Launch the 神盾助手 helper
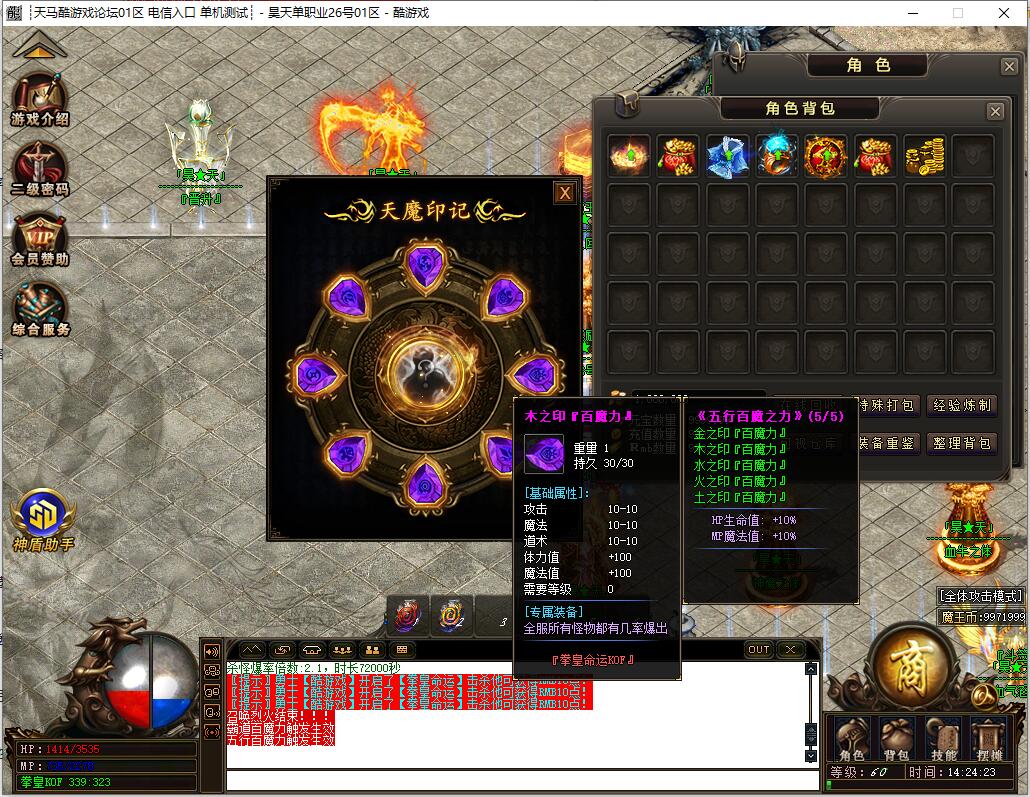This screenshot has width=1030, height=797. click(43, 518)
